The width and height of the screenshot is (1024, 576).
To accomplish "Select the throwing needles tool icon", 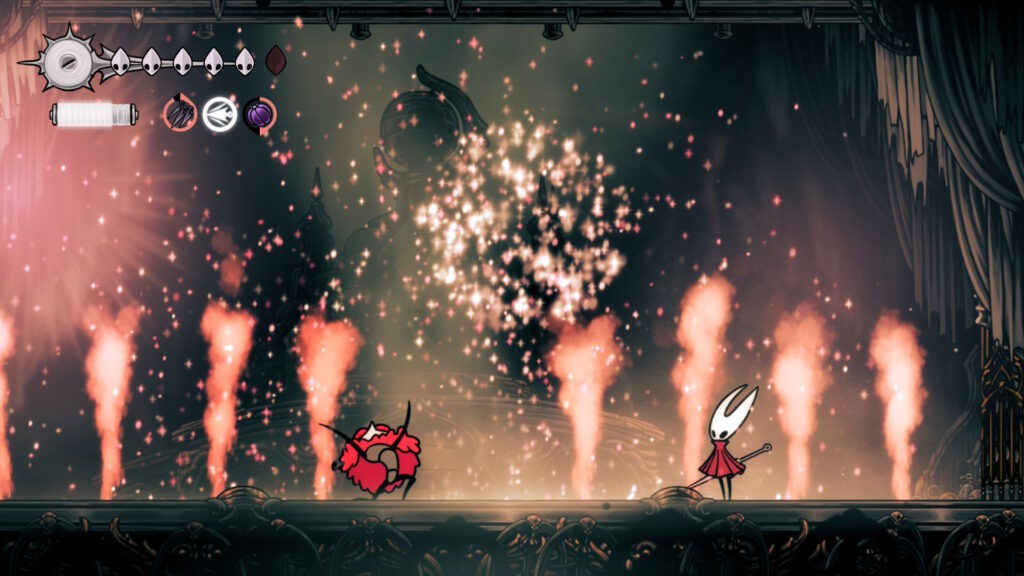I will pos(180,114).
